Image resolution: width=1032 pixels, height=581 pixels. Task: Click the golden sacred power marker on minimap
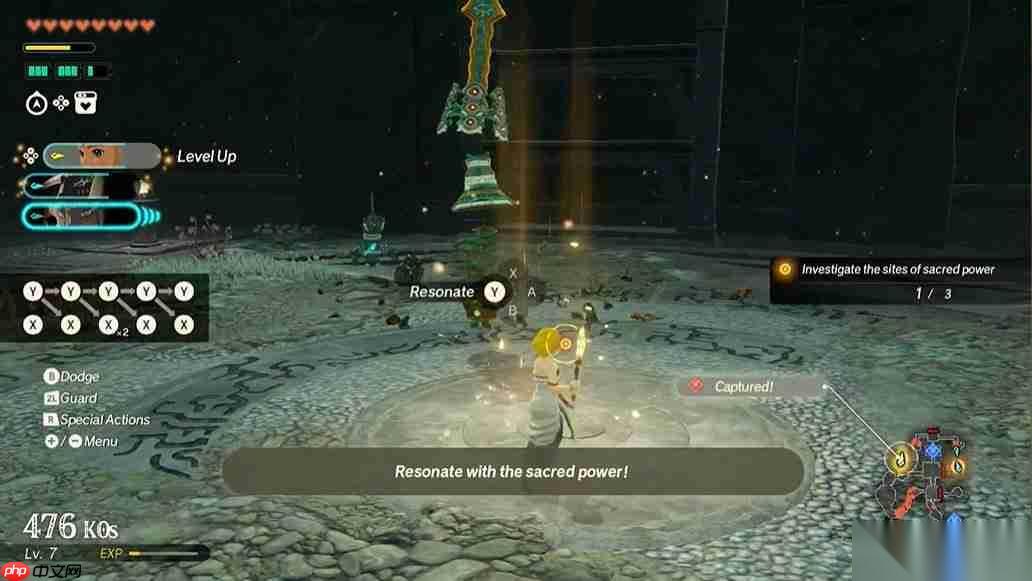click(x=900, y=458)
